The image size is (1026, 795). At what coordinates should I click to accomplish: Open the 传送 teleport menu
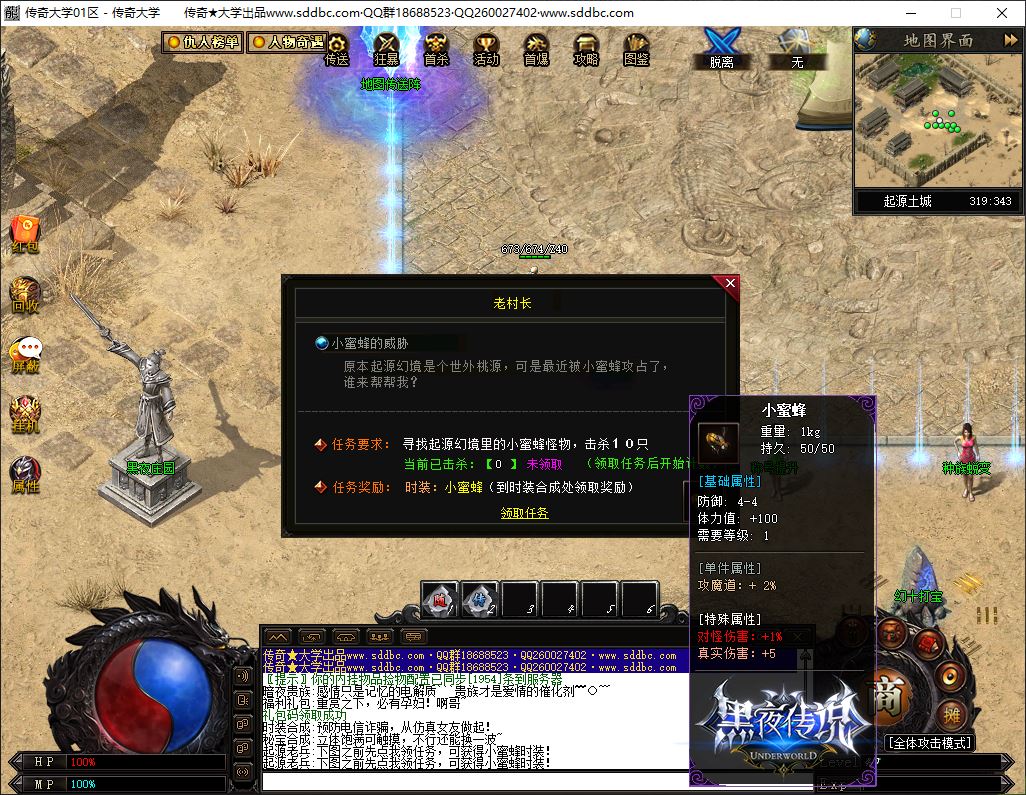click(337, 48)
